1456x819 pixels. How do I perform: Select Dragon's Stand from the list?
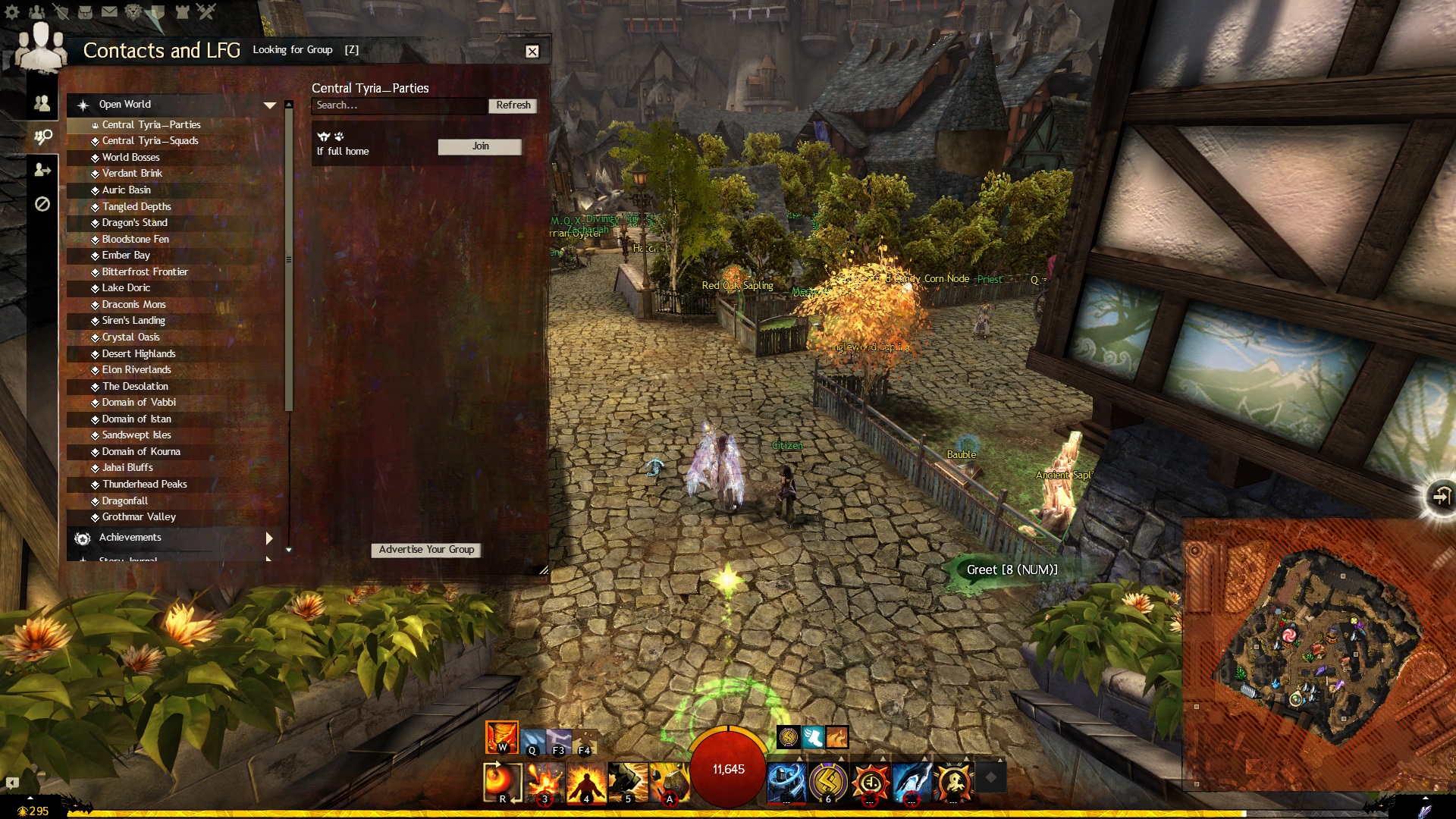coord(135,223)
